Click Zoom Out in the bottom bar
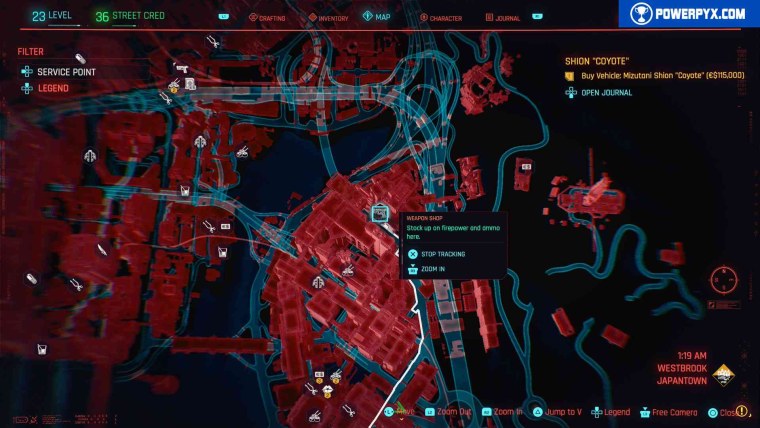Screen dimensions: 760x428 (447, 412)
